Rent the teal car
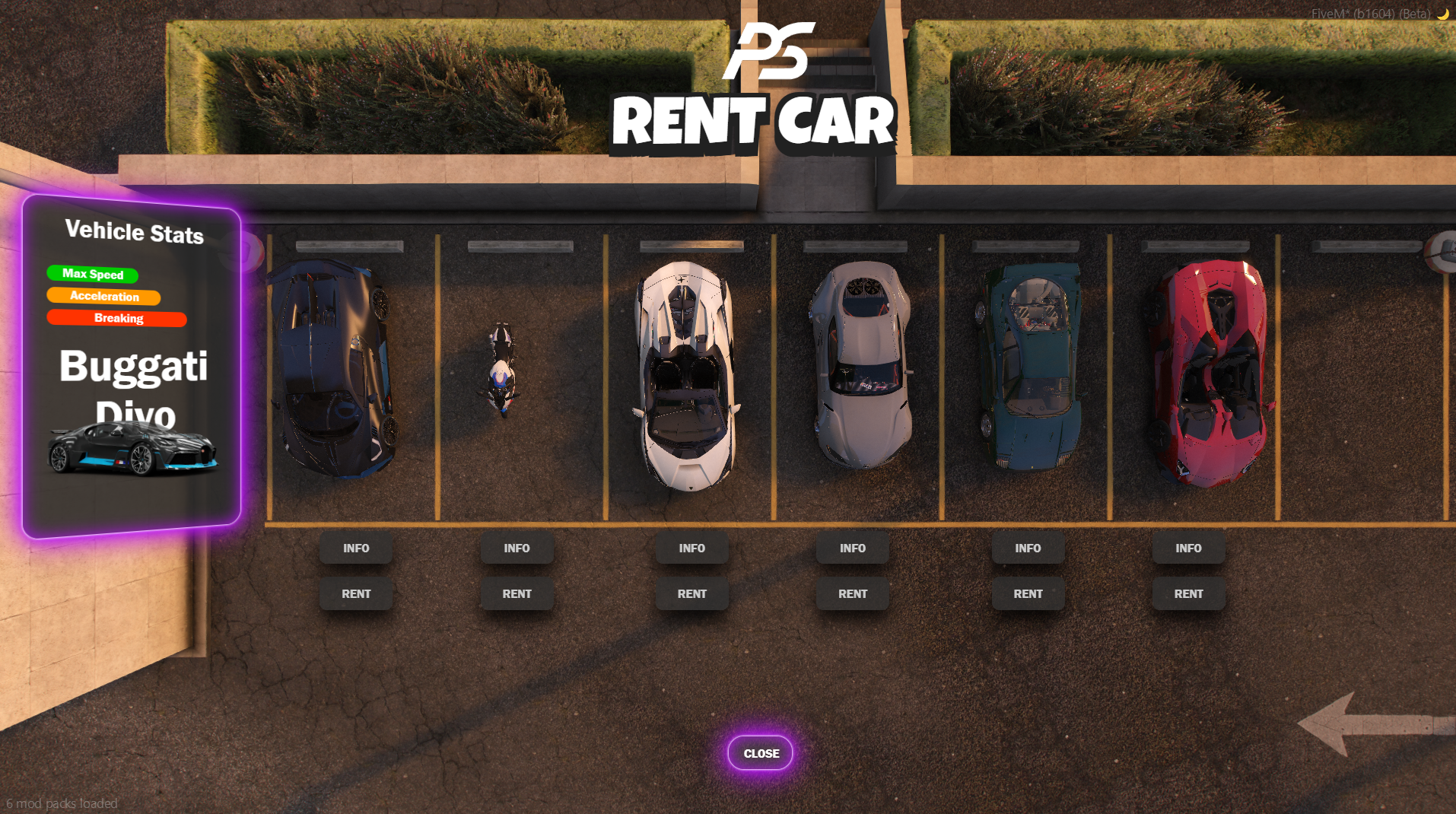Screen dimensions: 1456x814 pyautogui.click(x=1028, y=594)
